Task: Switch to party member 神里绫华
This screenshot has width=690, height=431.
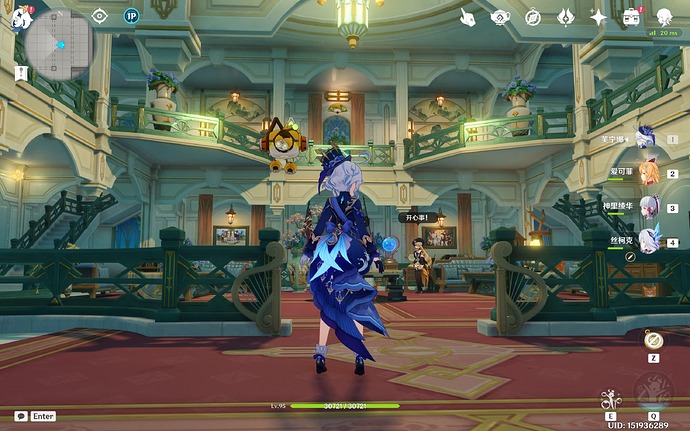Action: [x=649, y=207]
